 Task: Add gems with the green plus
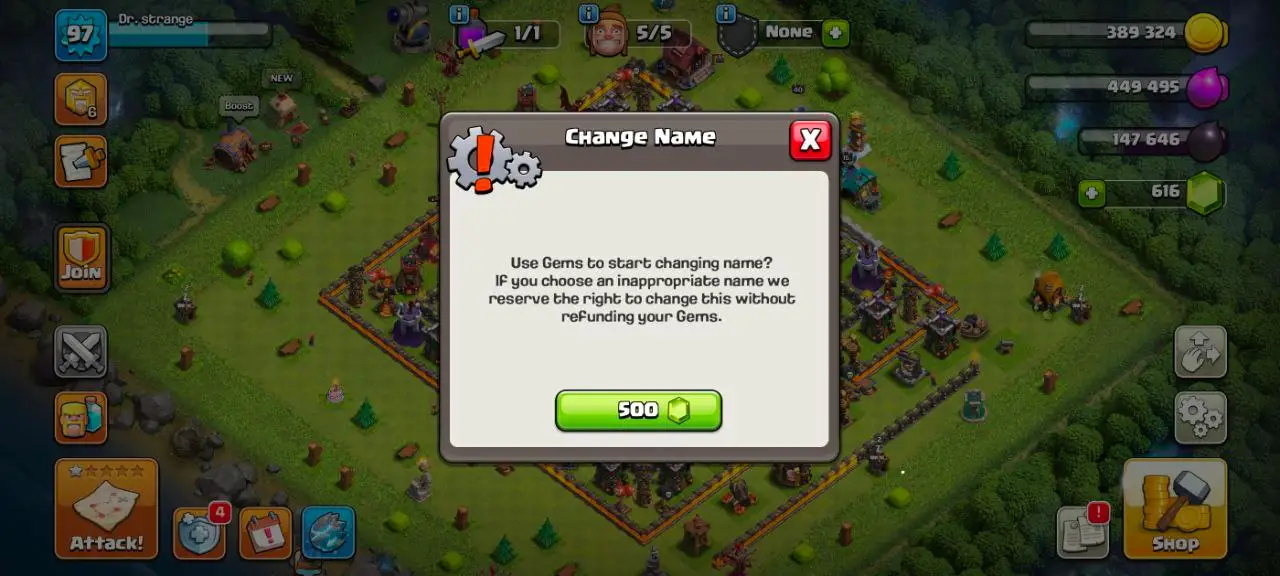coord(1091,192)
